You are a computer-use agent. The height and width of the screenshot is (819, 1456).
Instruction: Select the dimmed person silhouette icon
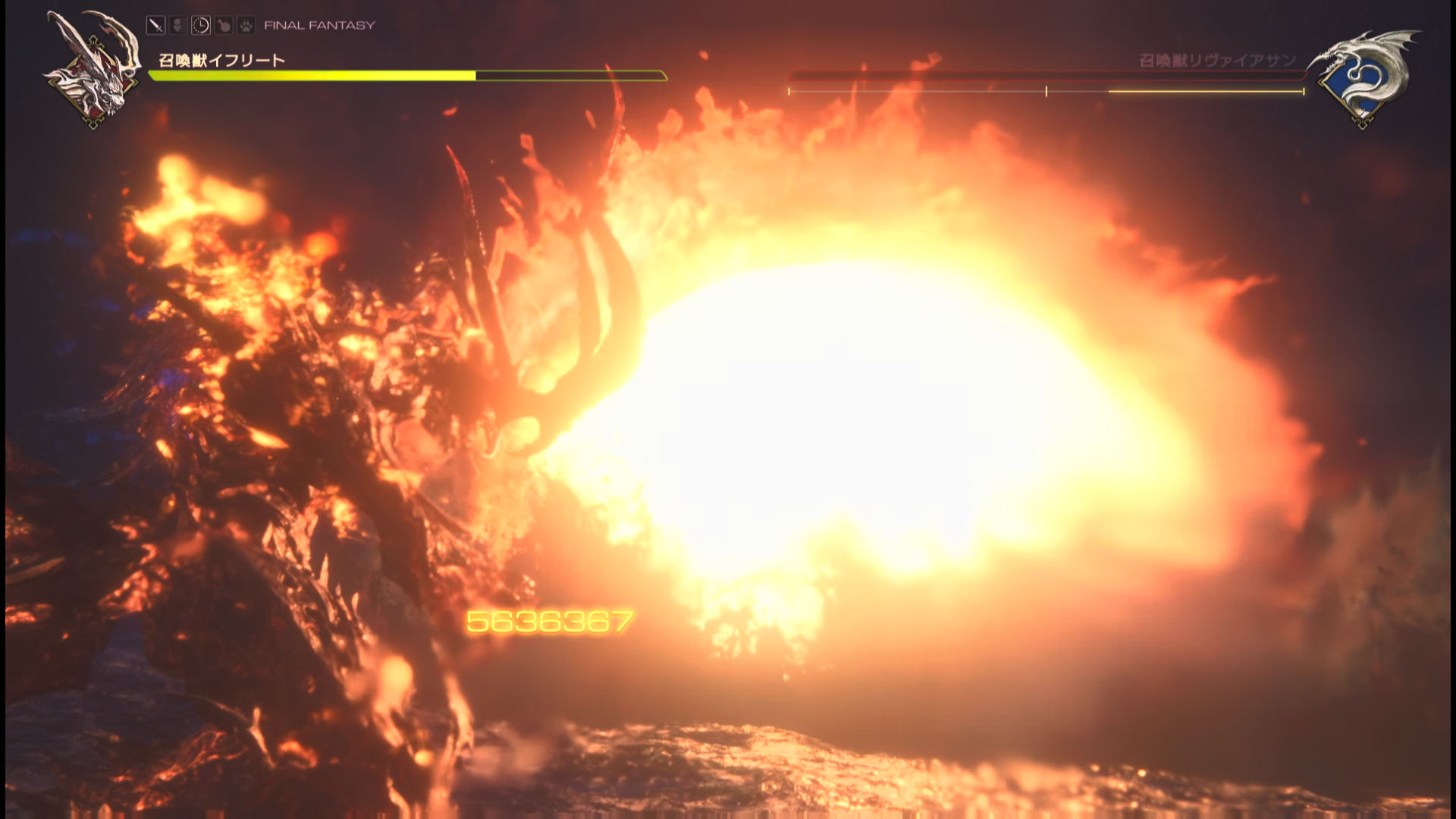tap(178, 25)
